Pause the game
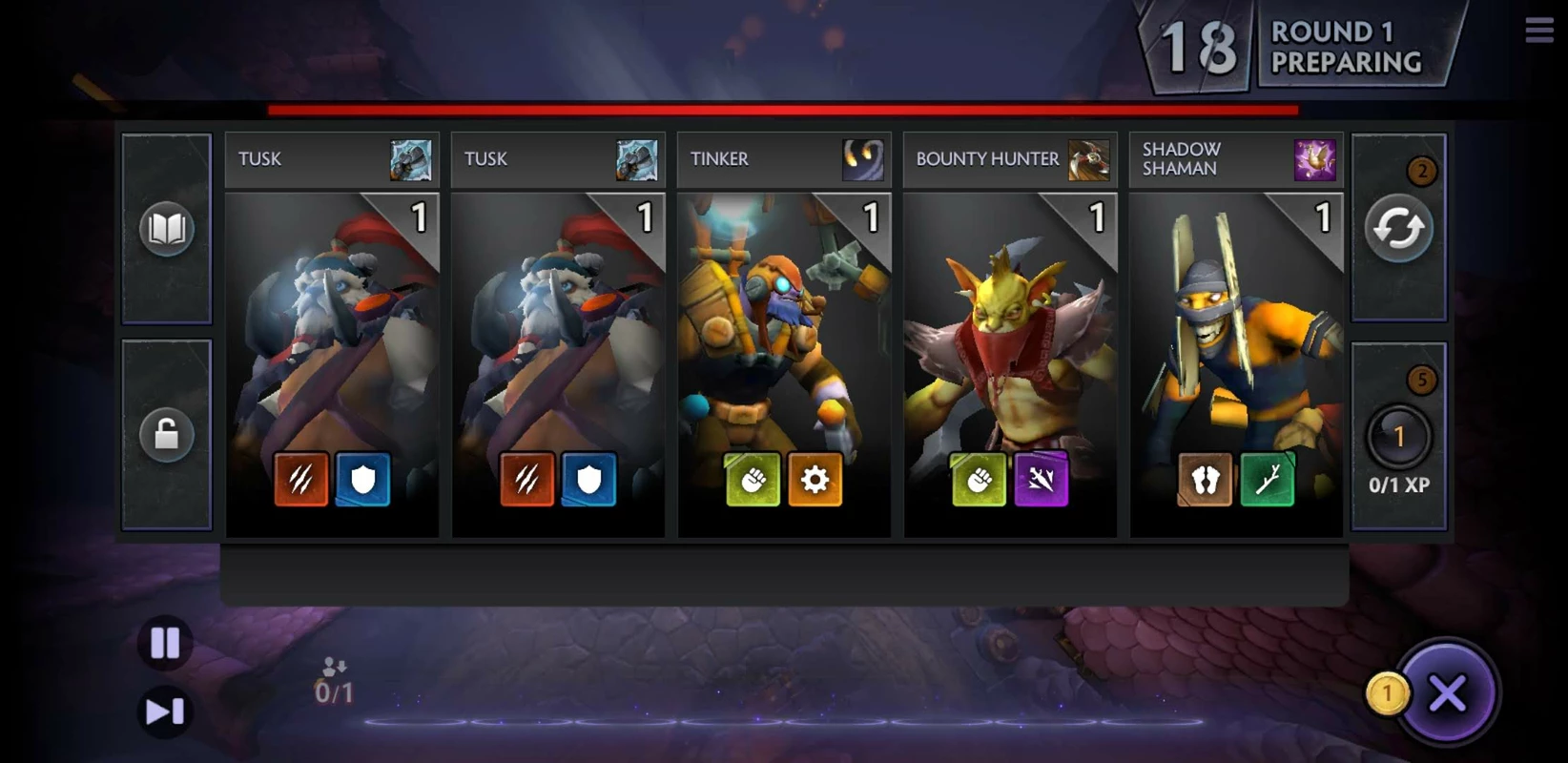This screenshot has height=763, width=1568. pos(165,643)
